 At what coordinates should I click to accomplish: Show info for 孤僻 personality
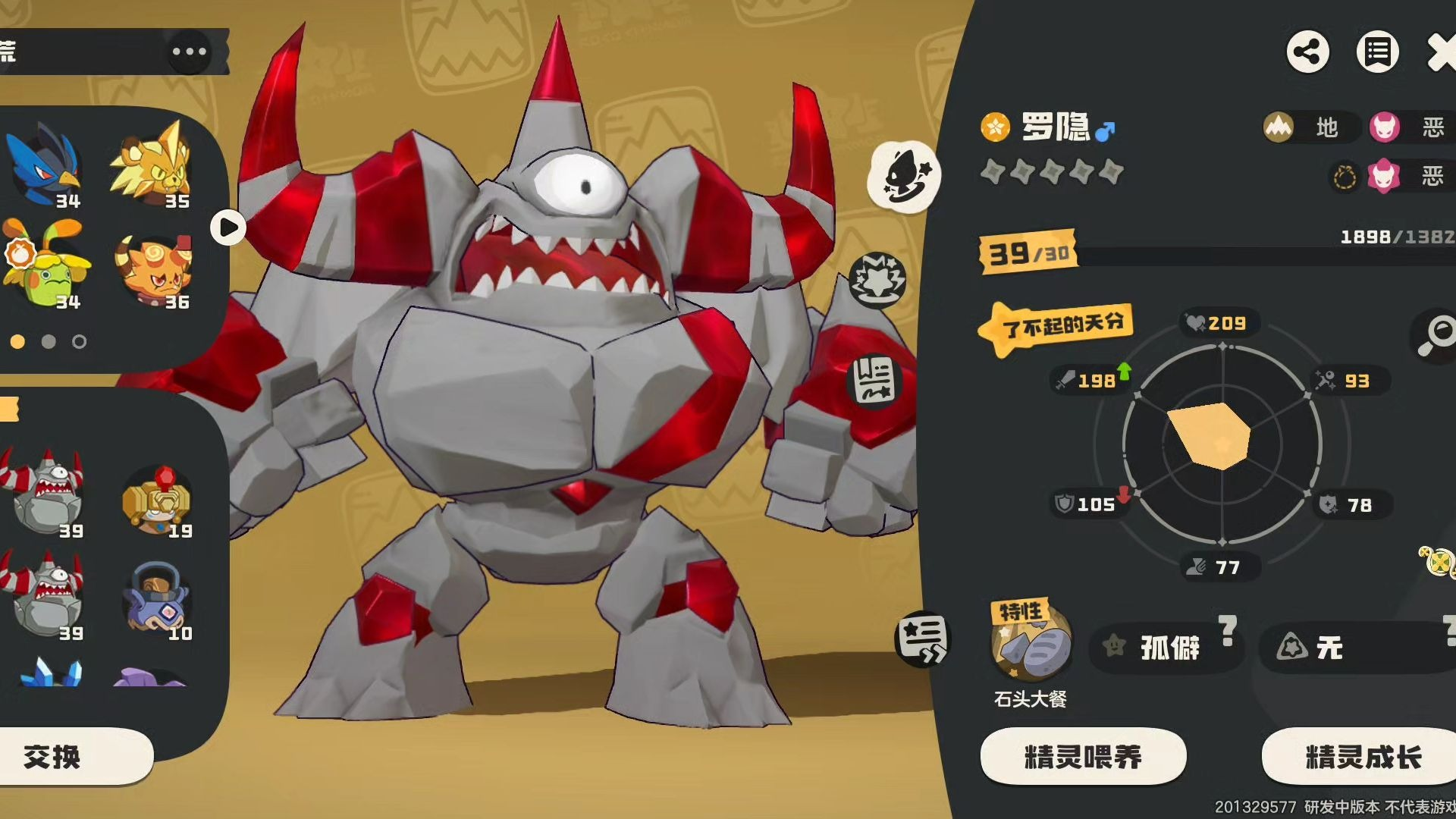(x=1228, y=631)
